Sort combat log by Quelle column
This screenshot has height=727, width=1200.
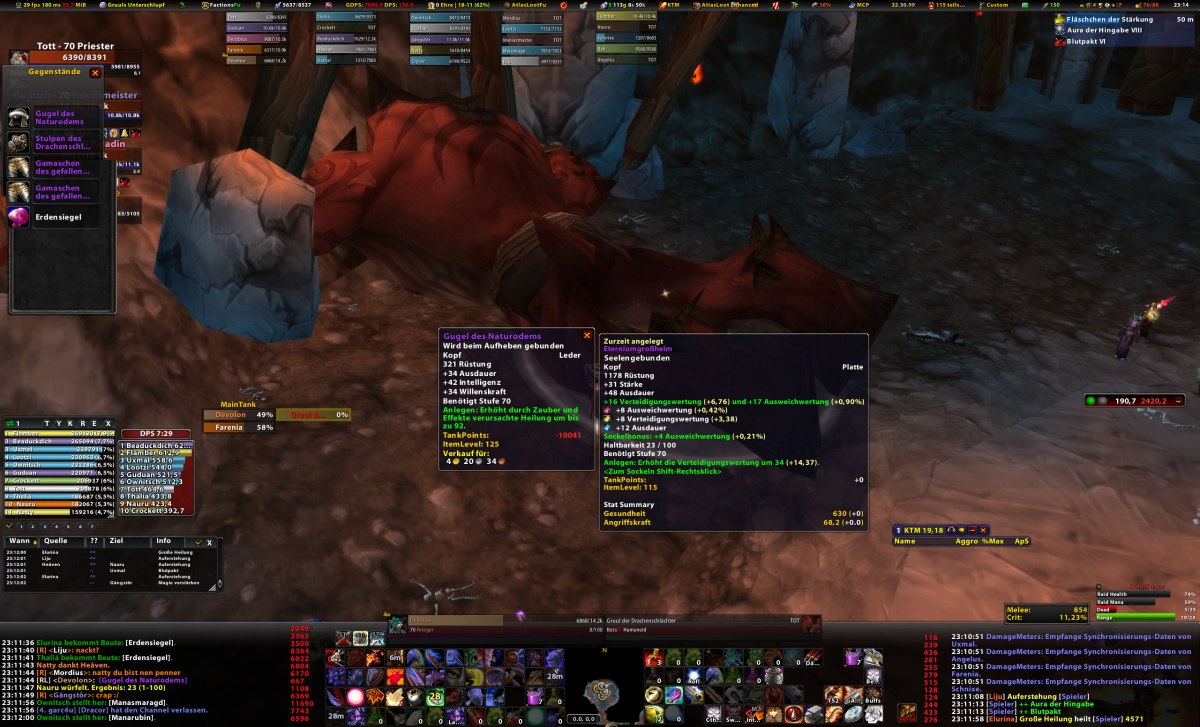55,541
